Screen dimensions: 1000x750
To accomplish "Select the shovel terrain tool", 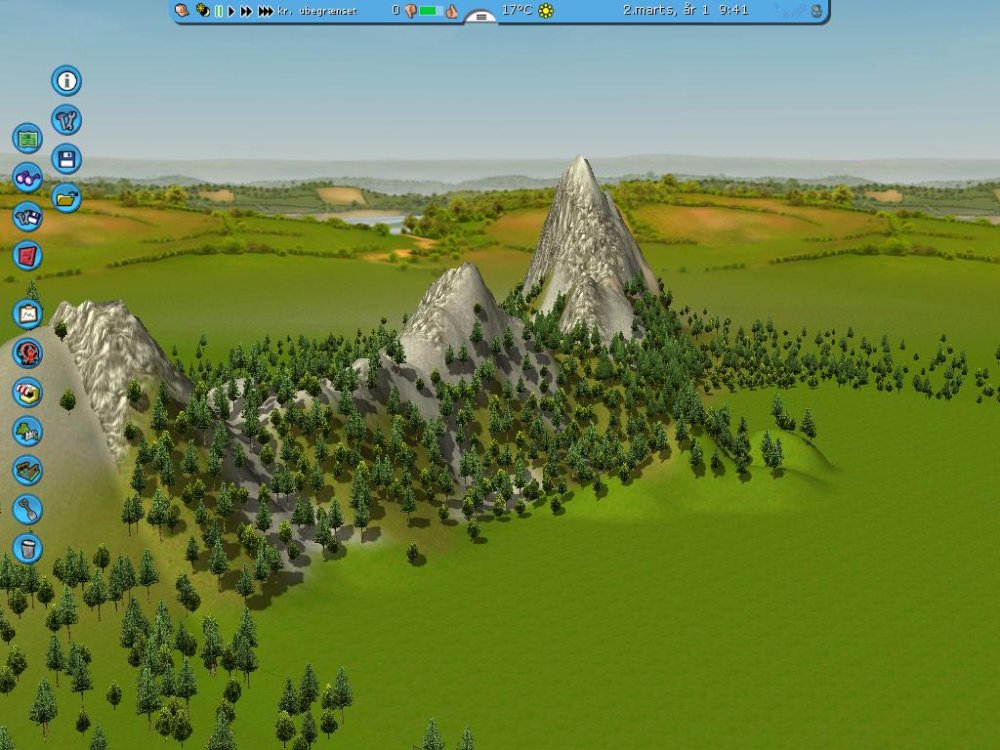I will click(27, 509).
